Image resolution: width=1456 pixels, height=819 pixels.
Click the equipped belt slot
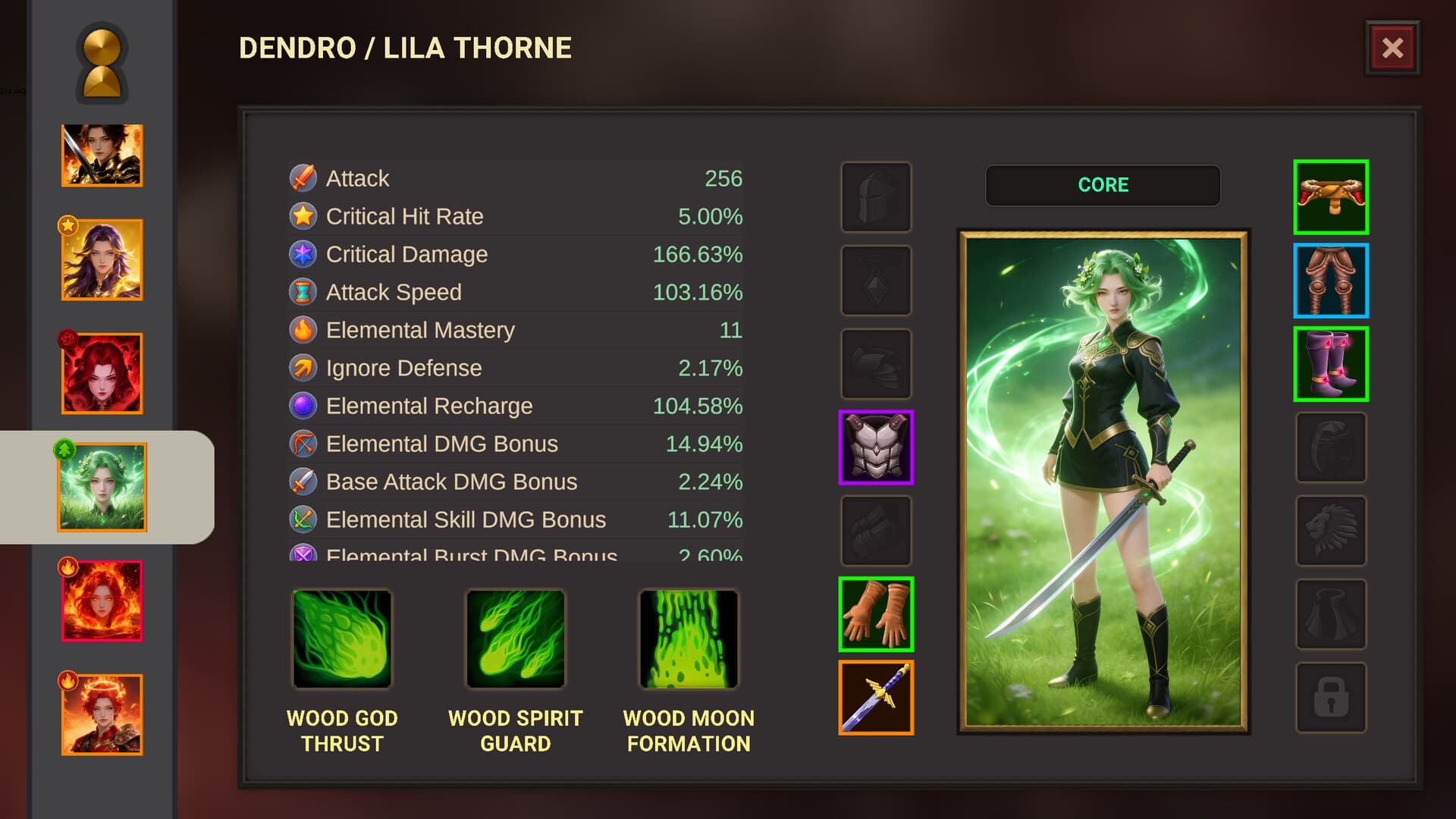[x=1331, y=198]
